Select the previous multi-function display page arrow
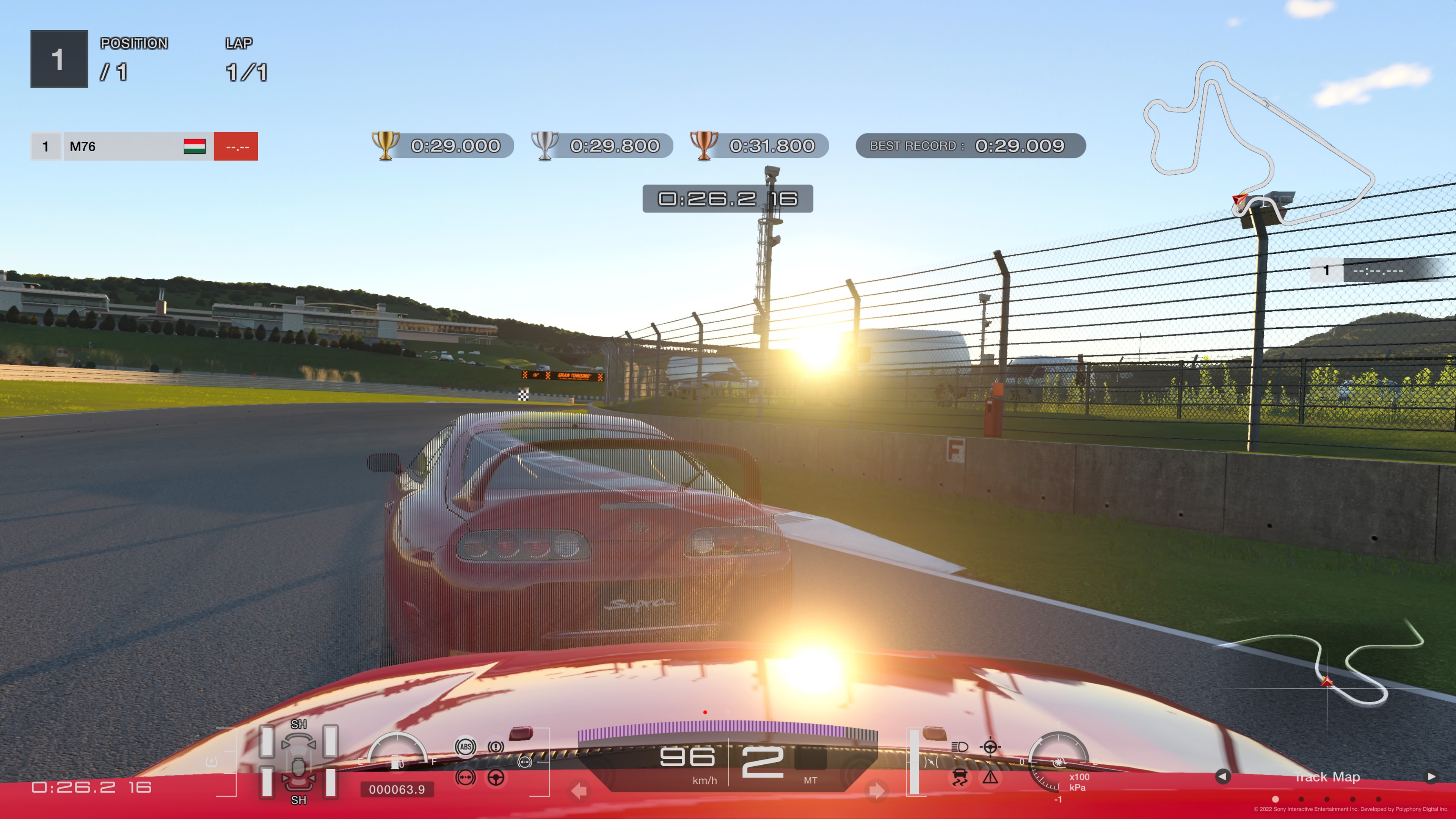 pyautogui.click(x=1222, y=777)
